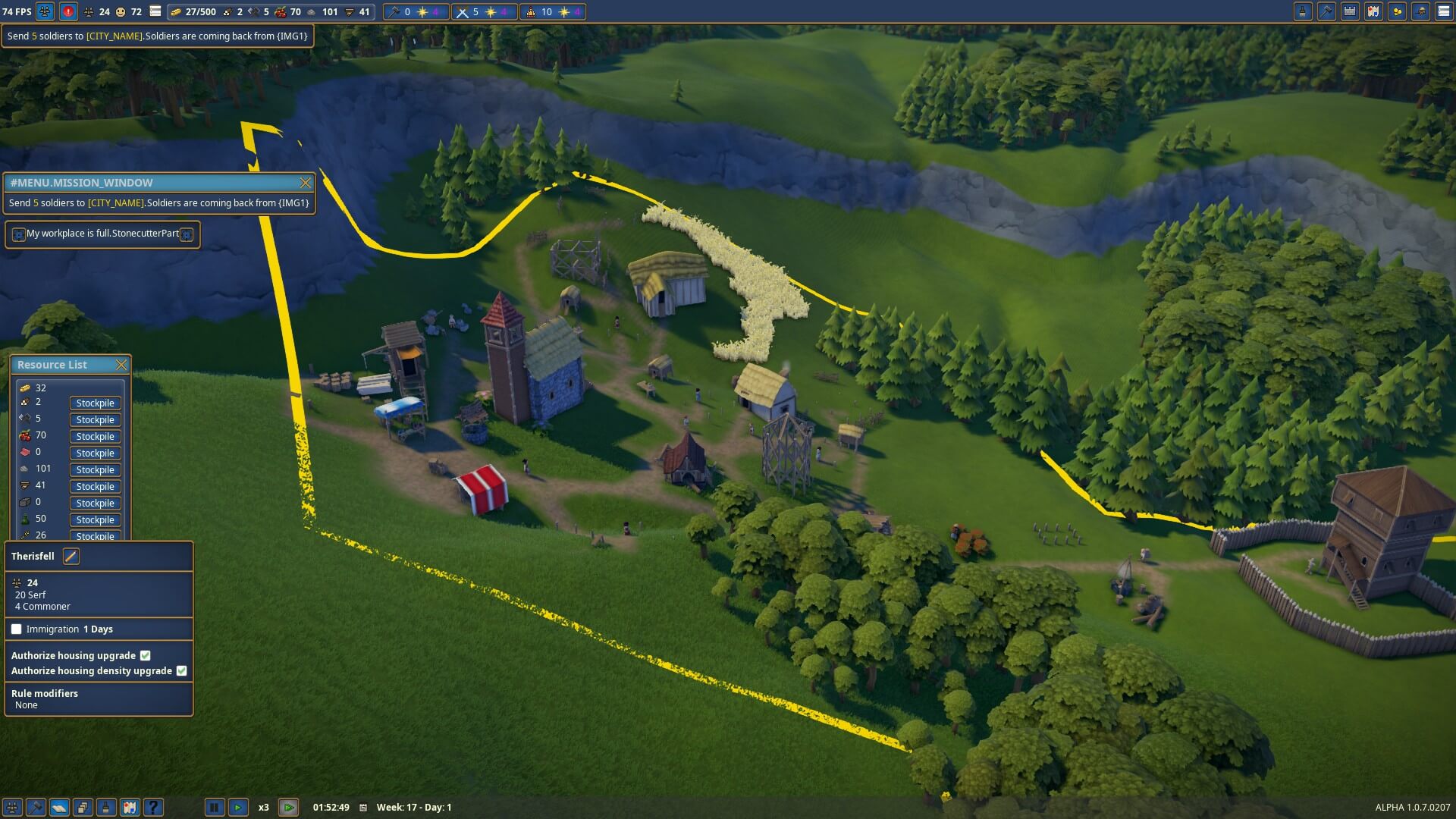The image size is (1456, 819).
Task: Open the help question mark menu
Action: point(153,808)
